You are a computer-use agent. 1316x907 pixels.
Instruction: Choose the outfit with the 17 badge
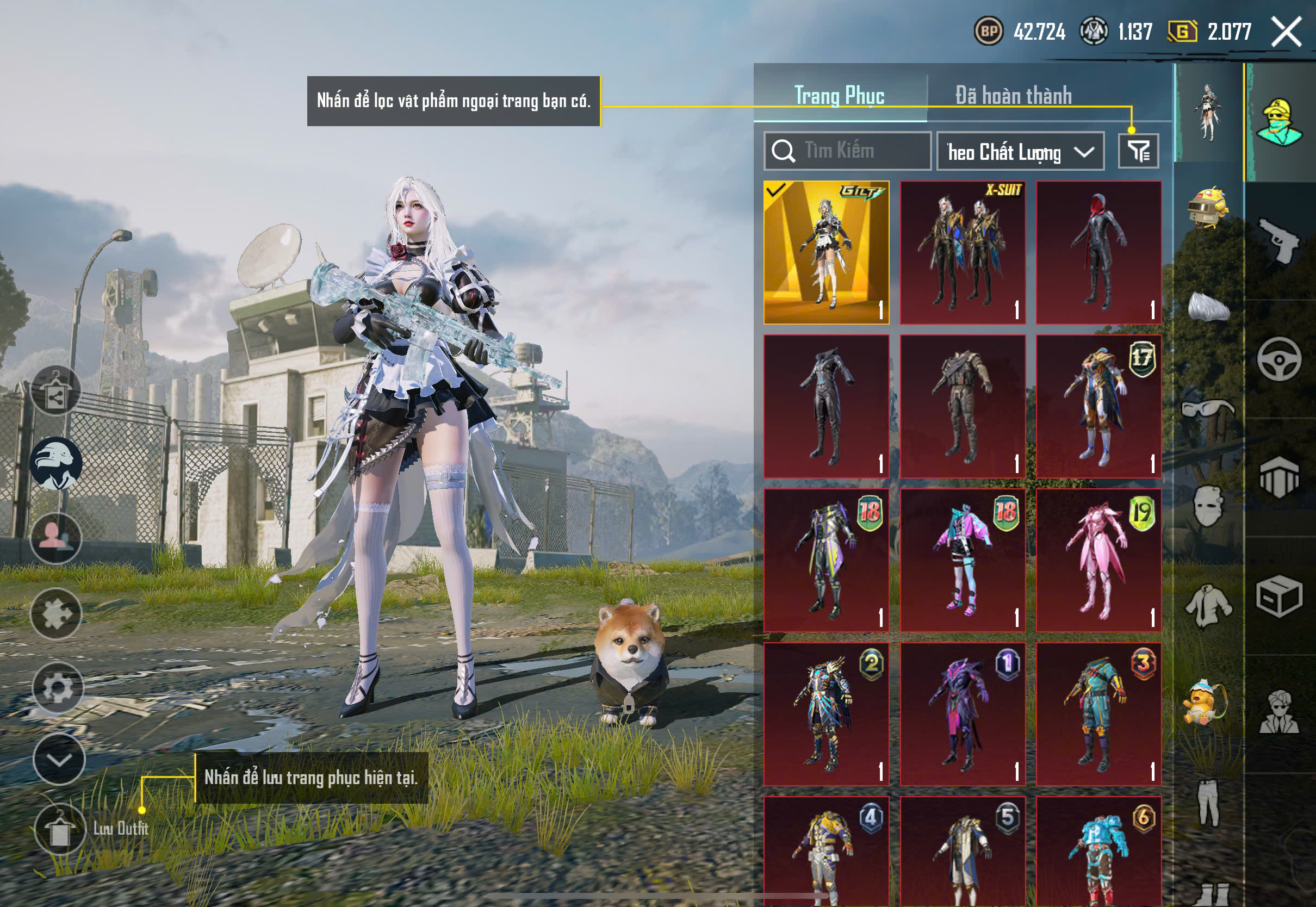pos(1098,406)
